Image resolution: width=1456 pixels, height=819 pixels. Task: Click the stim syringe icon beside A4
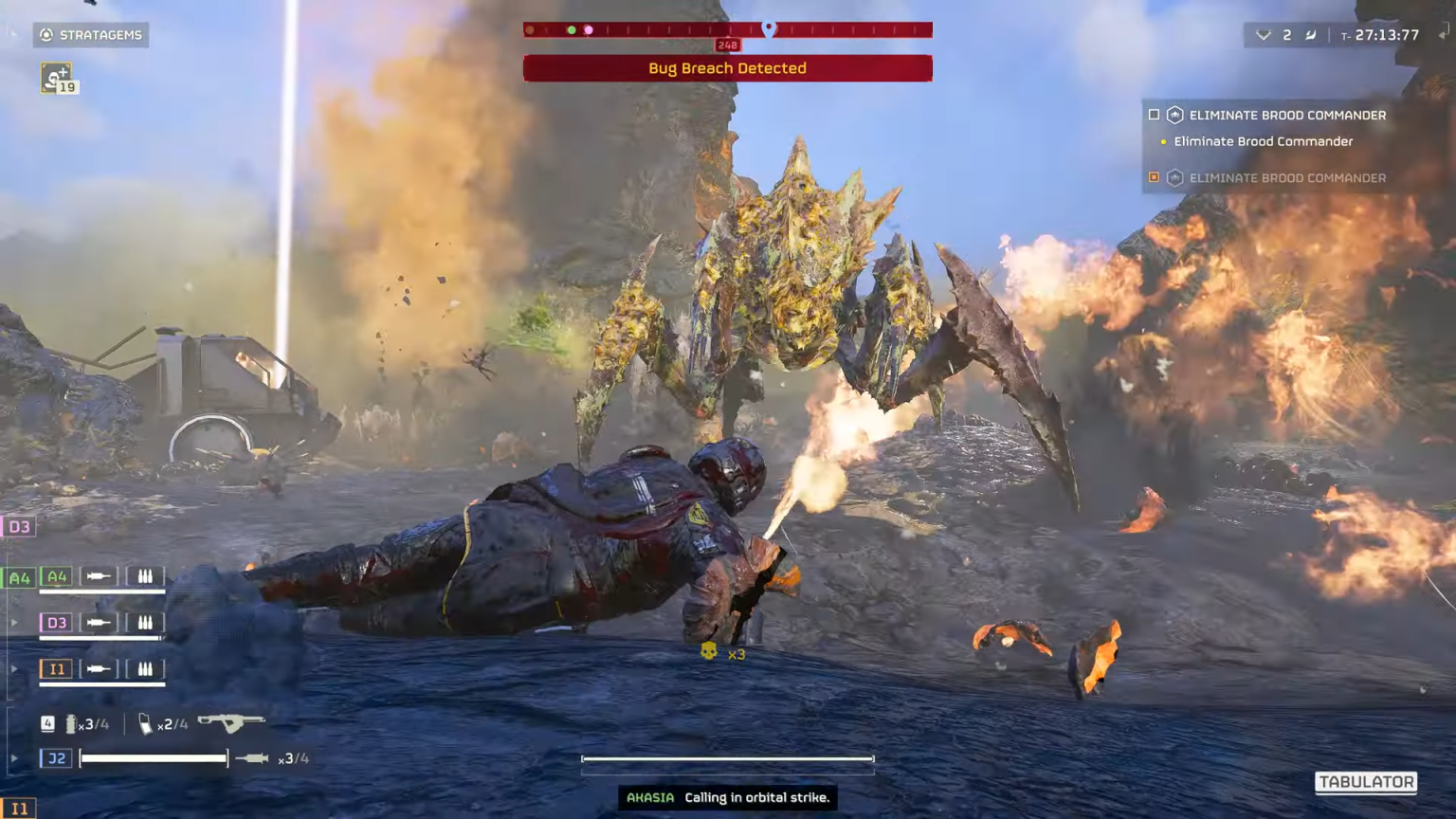[x=99, y=575]
